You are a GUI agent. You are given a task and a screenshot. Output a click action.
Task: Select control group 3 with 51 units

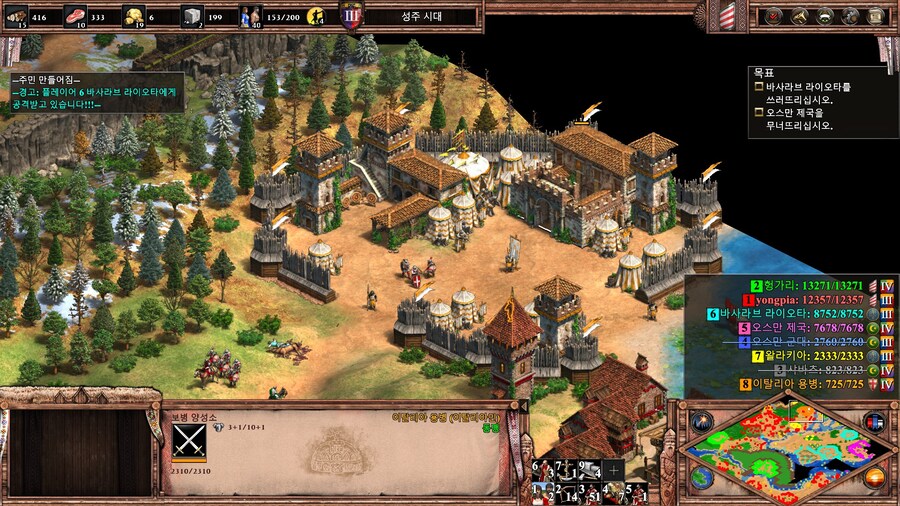589,492
